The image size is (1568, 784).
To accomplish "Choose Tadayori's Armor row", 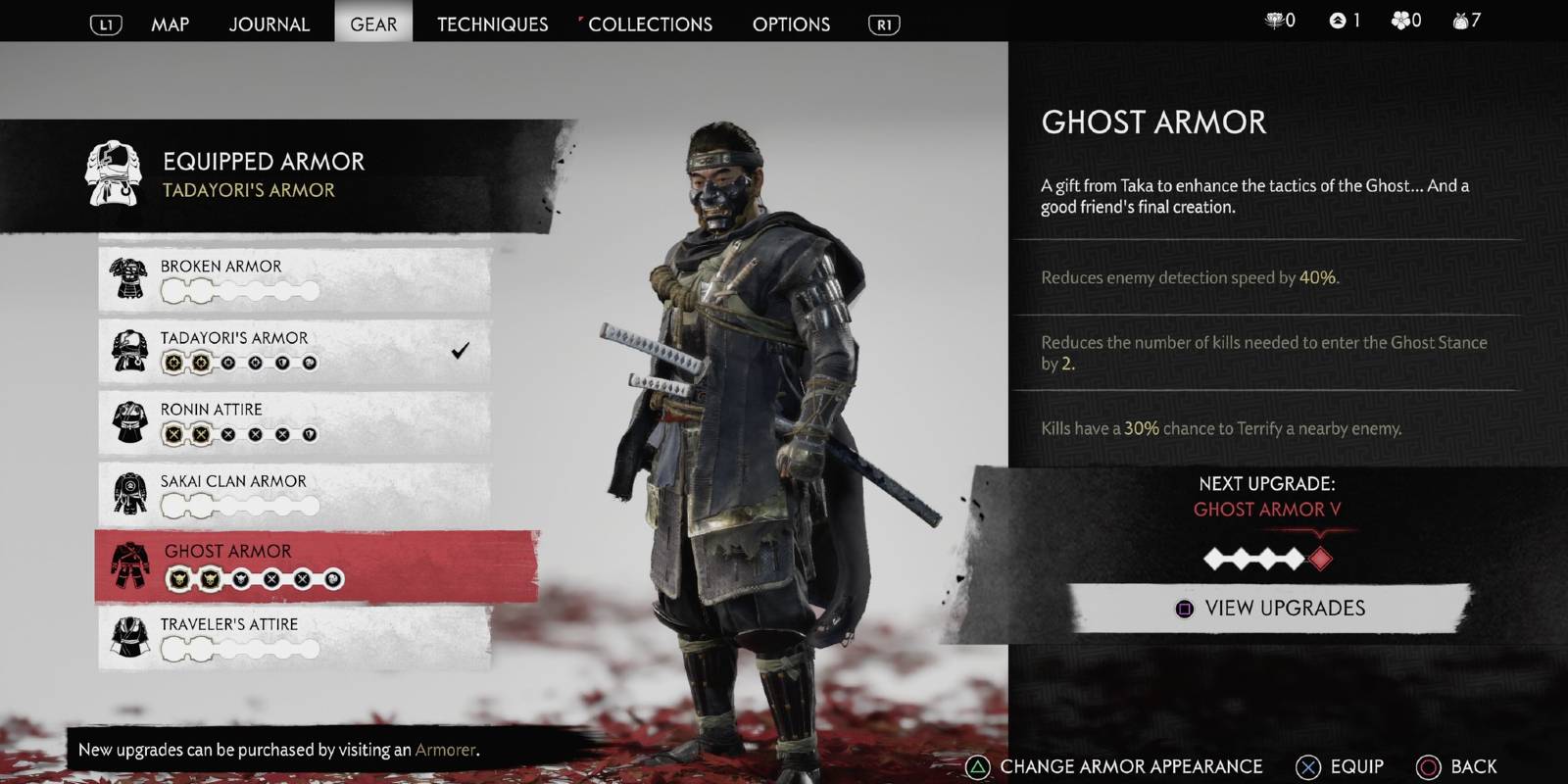I will pyautogui.click(x=294, y=350).
